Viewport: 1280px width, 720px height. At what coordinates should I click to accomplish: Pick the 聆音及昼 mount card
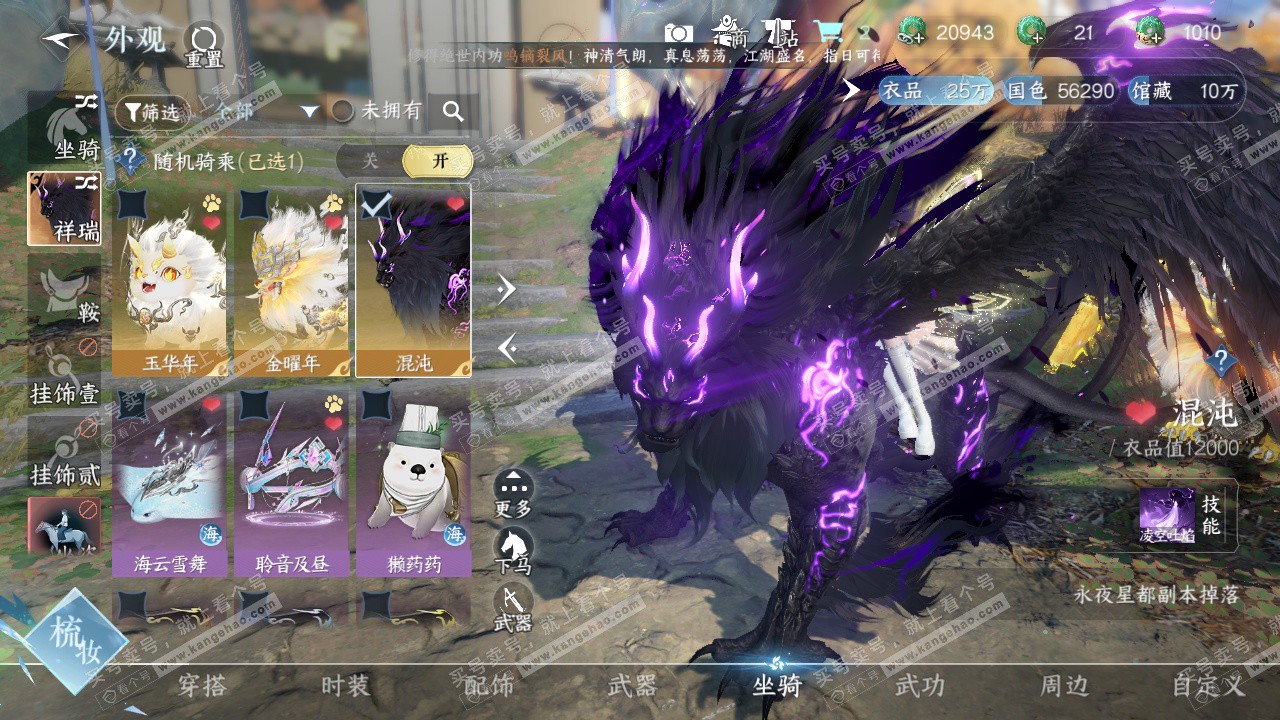coord(292,482)
